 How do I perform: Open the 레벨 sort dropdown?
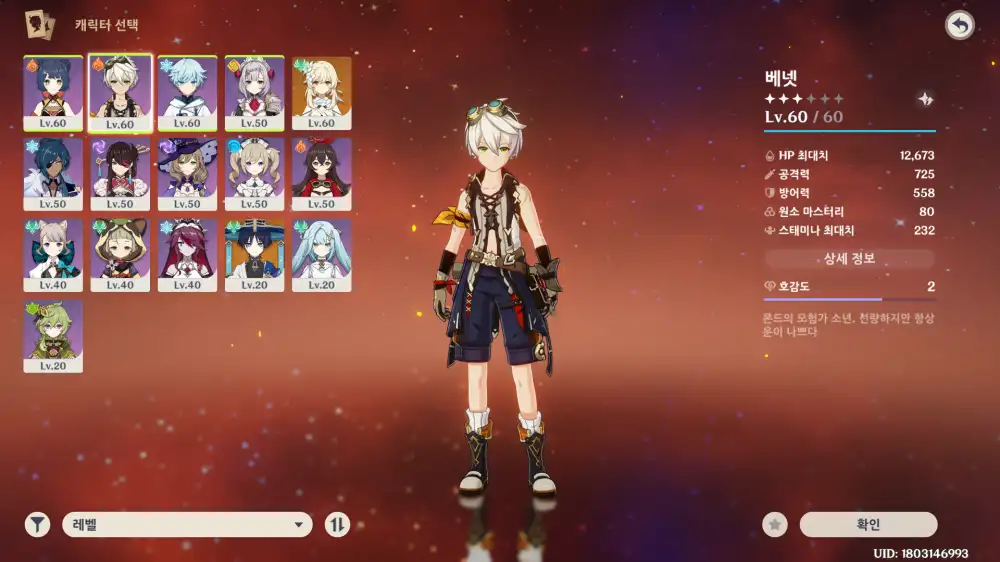[187, 524]
